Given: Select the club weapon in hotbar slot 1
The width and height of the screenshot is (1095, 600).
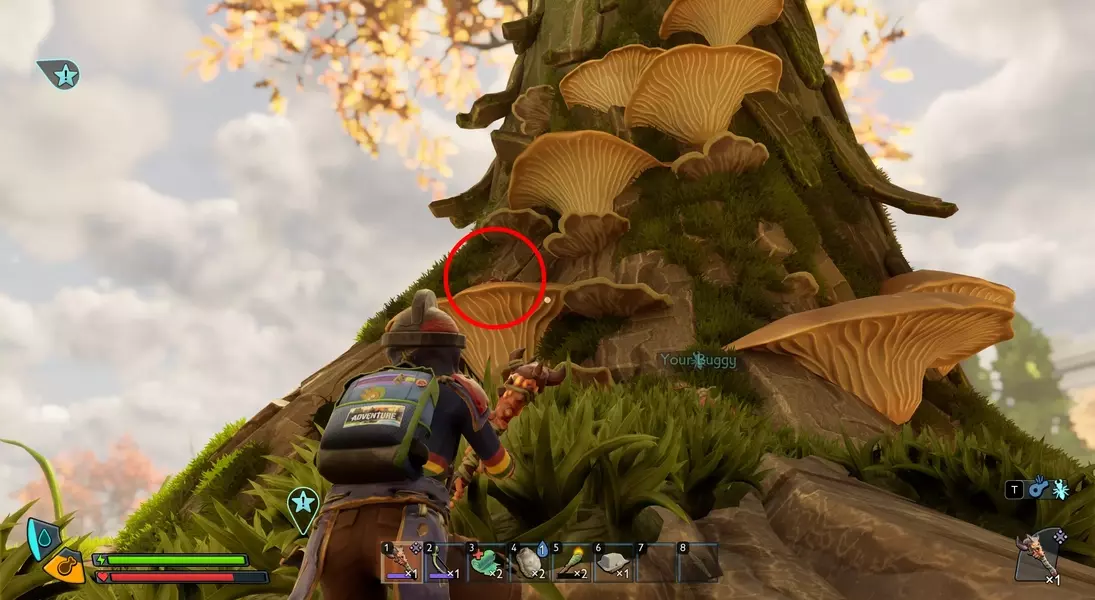Looking at the screenshot, I should [401, 562].
